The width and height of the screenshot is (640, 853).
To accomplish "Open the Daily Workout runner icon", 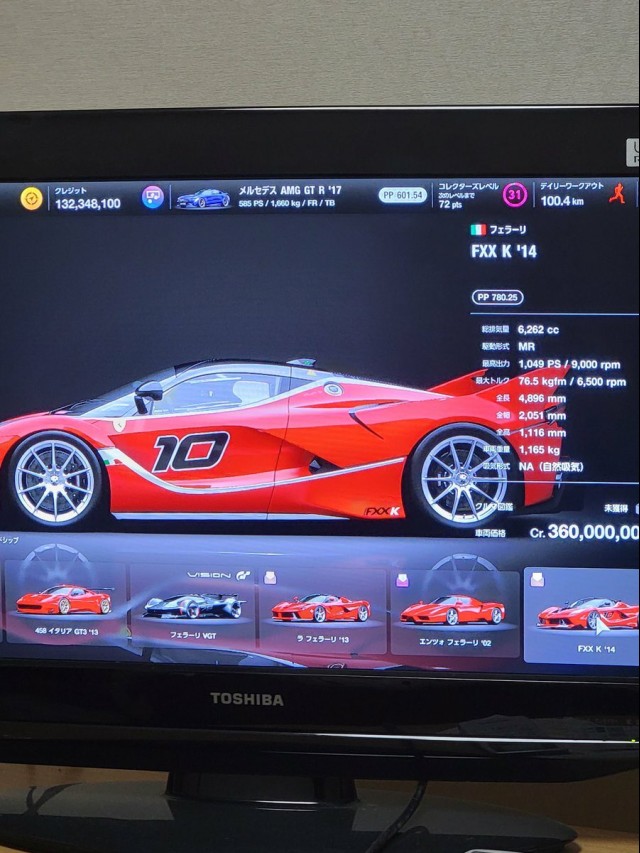I will (x=617, y=194).
